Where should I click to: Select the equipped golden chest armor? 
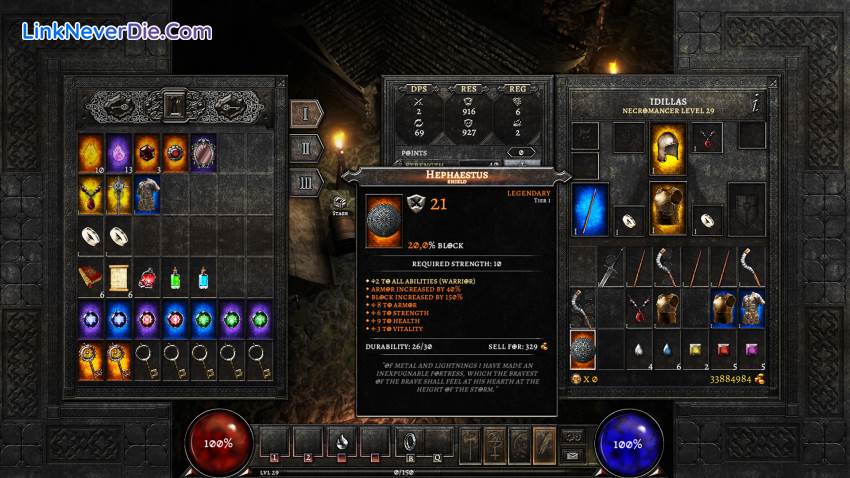pyautogui.click(x=667, y=205)
